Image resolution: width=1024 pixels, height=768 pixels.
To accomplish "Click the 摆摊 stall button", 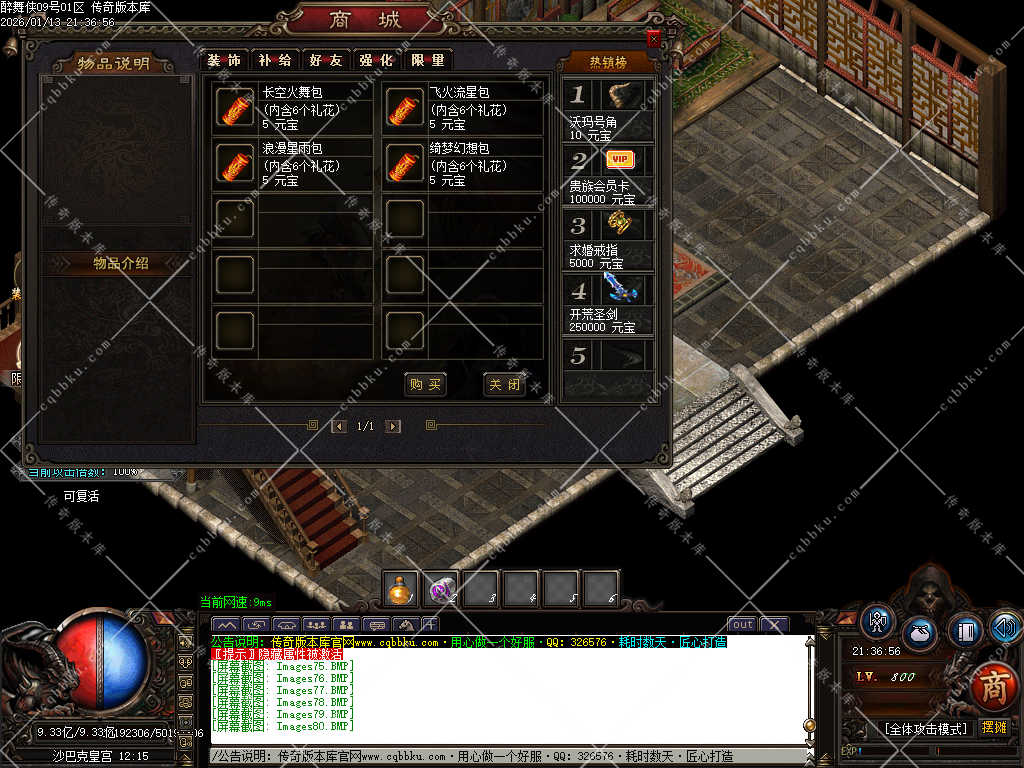I will pyautogui.click(x=995, y=727).
